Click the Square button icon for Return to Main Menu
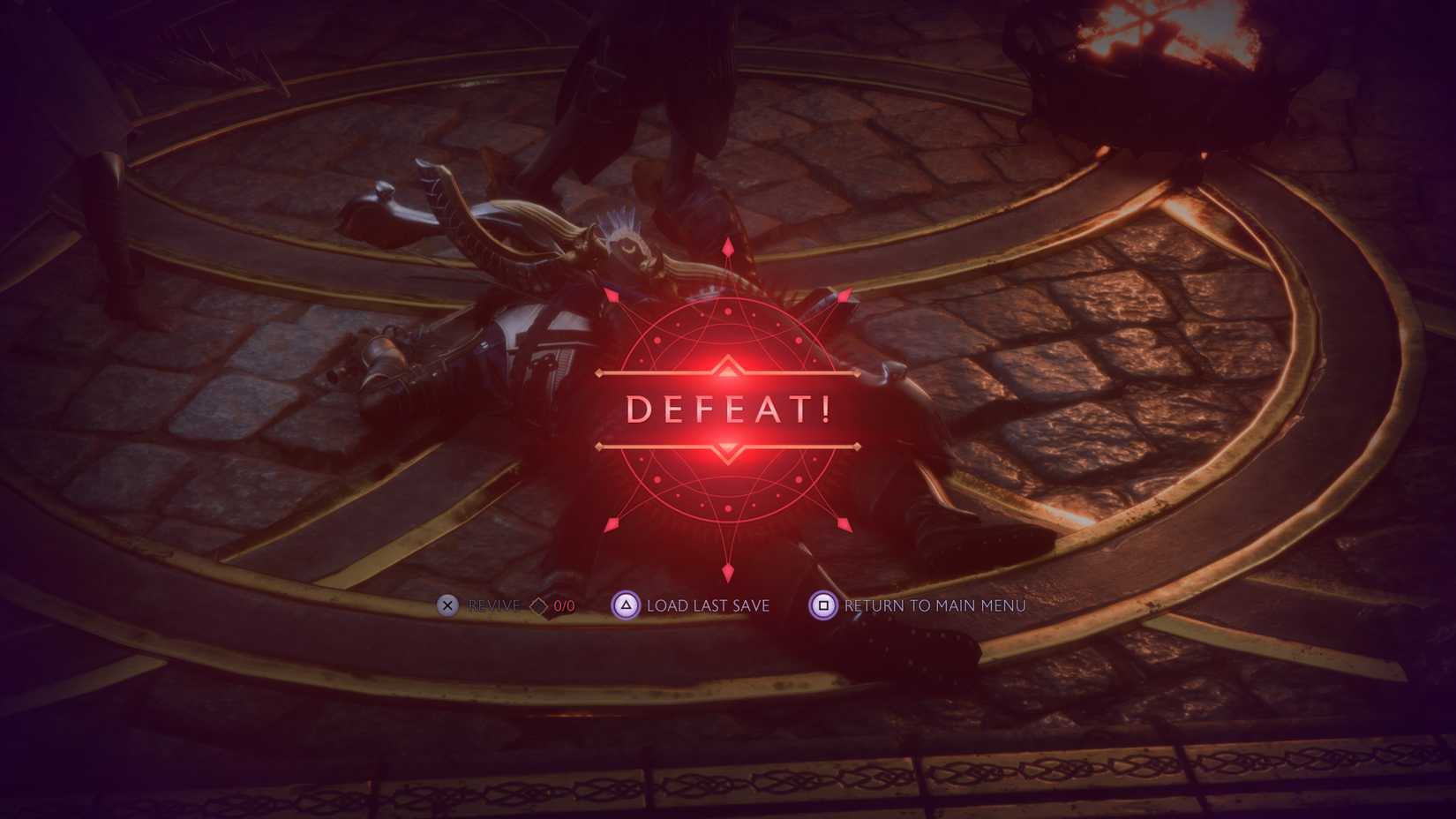 (x=822, y=606)
